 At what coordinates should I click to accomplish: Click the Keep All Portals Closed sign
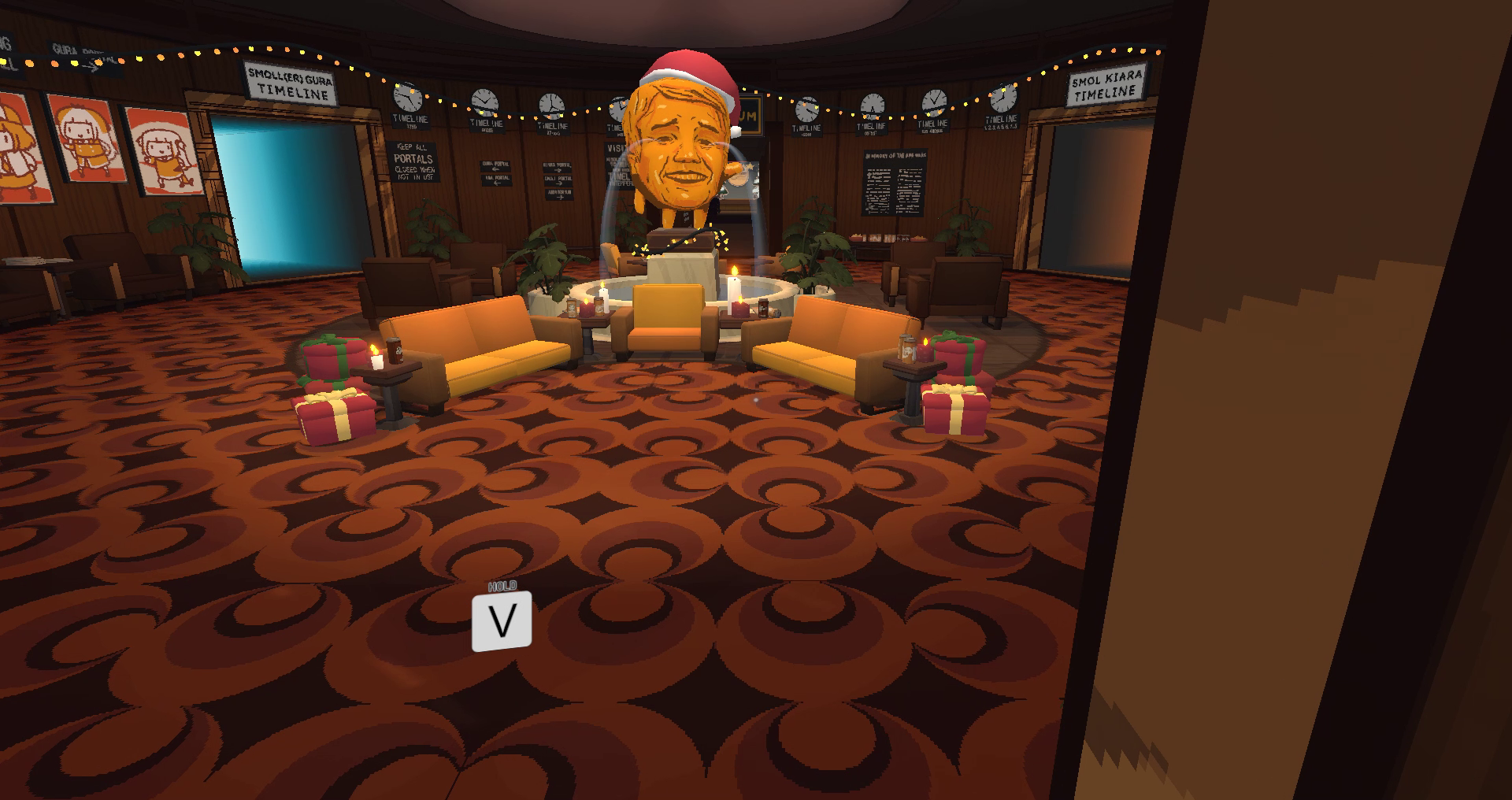pos(412,161)
